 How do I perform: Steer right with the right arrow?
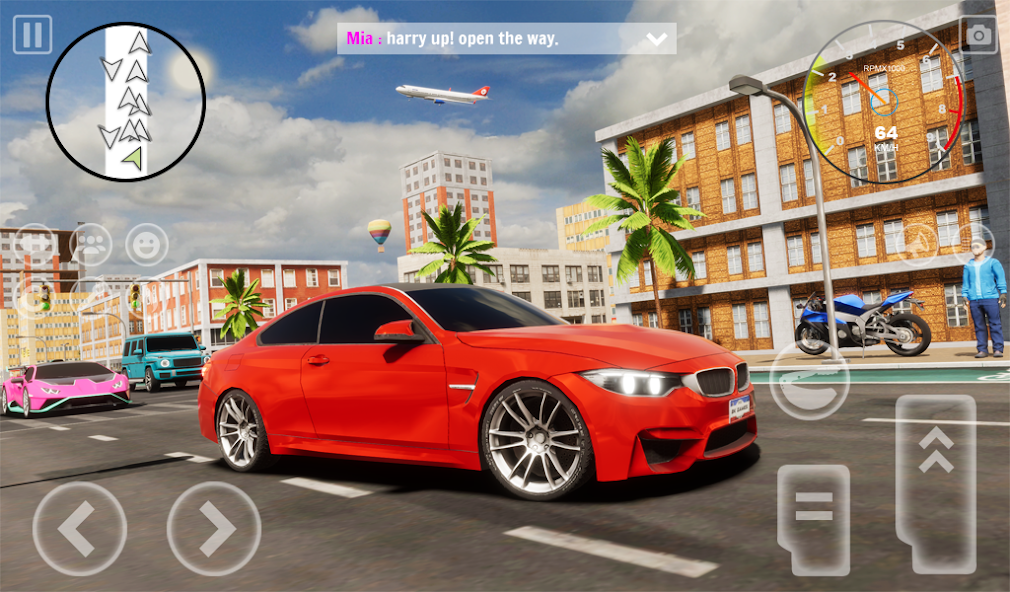pyautogui.click(x=214, y=529)
